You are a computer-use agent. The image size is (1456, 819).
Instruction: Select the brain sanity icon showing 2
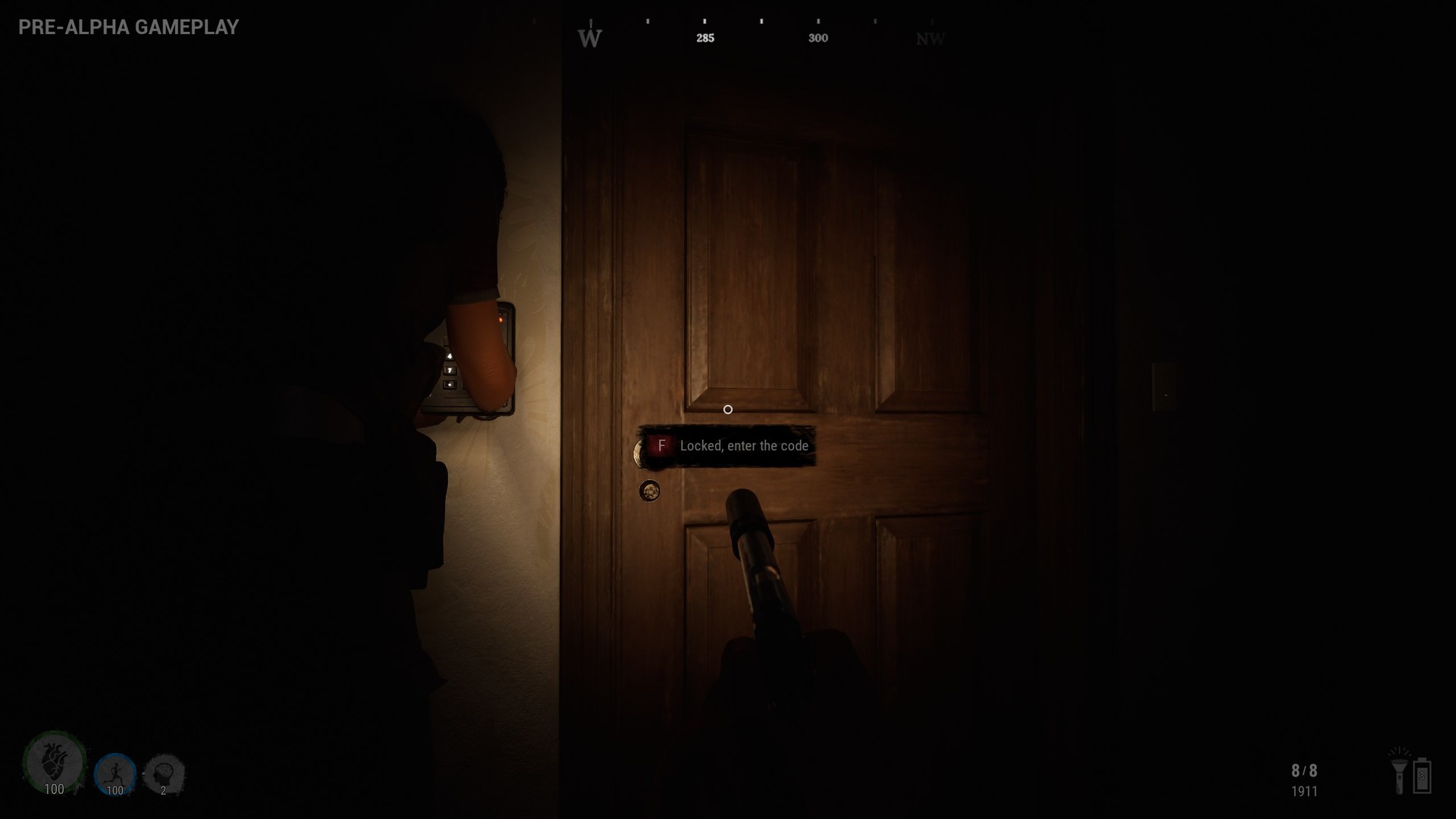pos(162,772)
